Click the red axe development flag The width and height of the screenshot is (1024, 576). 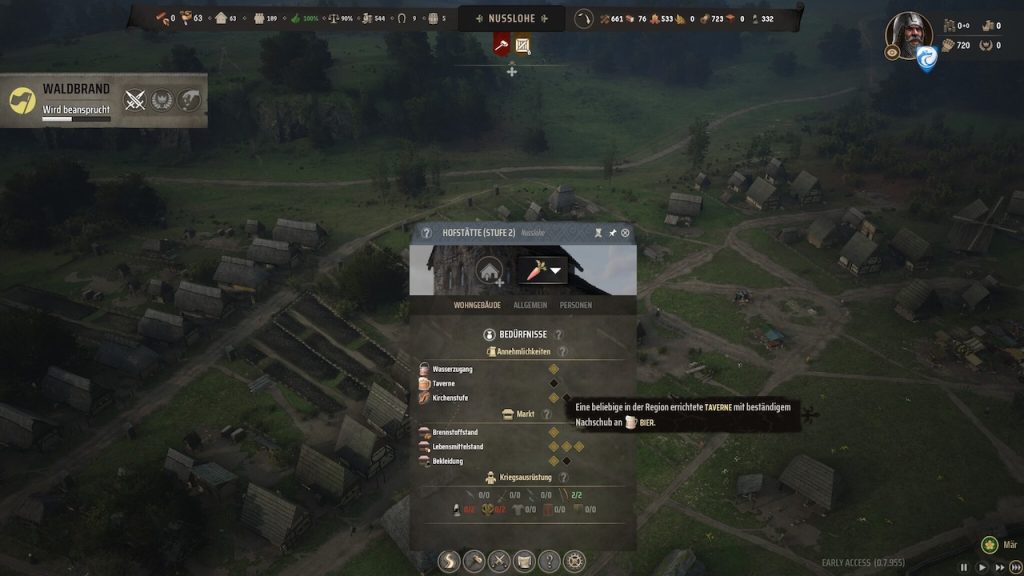[x=502, y=45]
